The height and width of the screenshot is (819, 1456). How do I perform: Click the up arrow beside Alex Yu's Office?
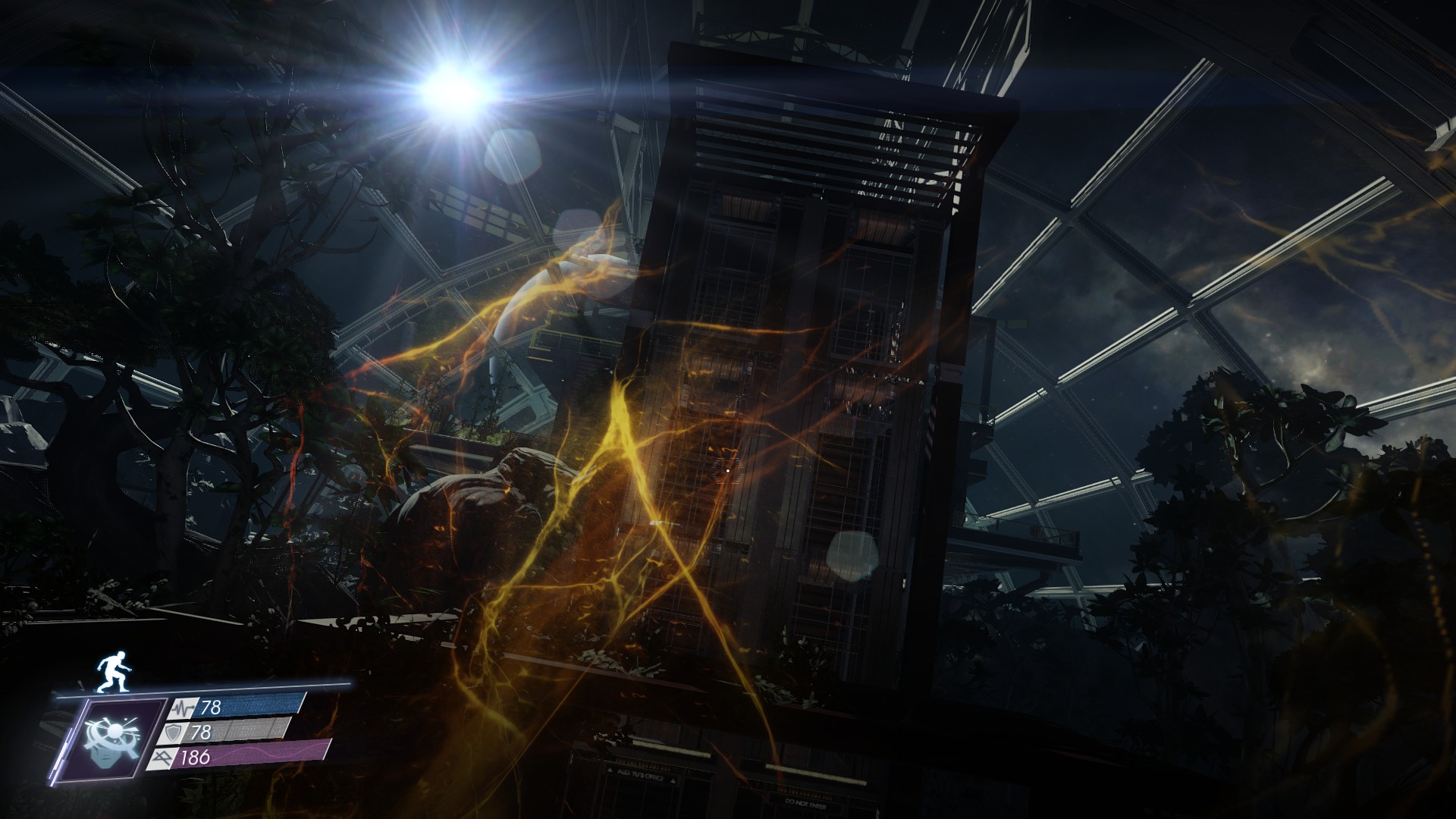[610, 770]
